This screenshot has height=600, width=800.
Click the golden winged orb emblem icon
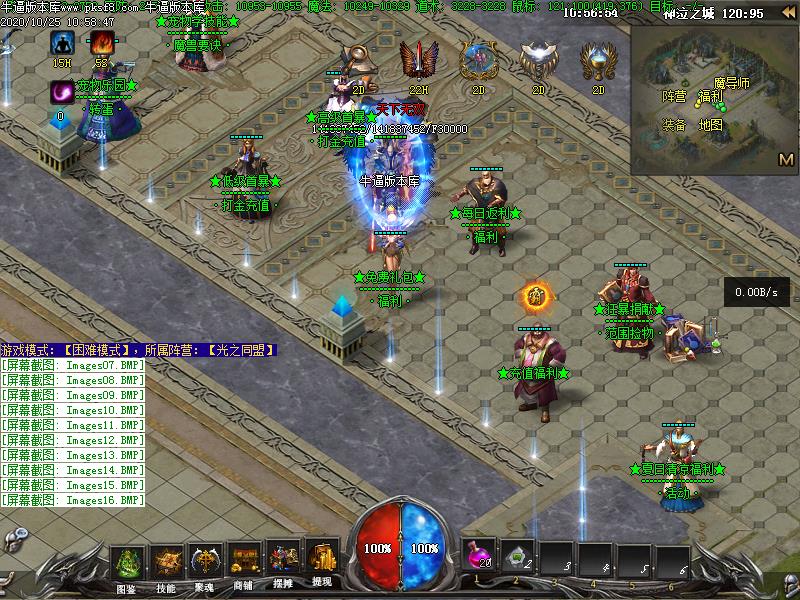click(x=597, y=61)
